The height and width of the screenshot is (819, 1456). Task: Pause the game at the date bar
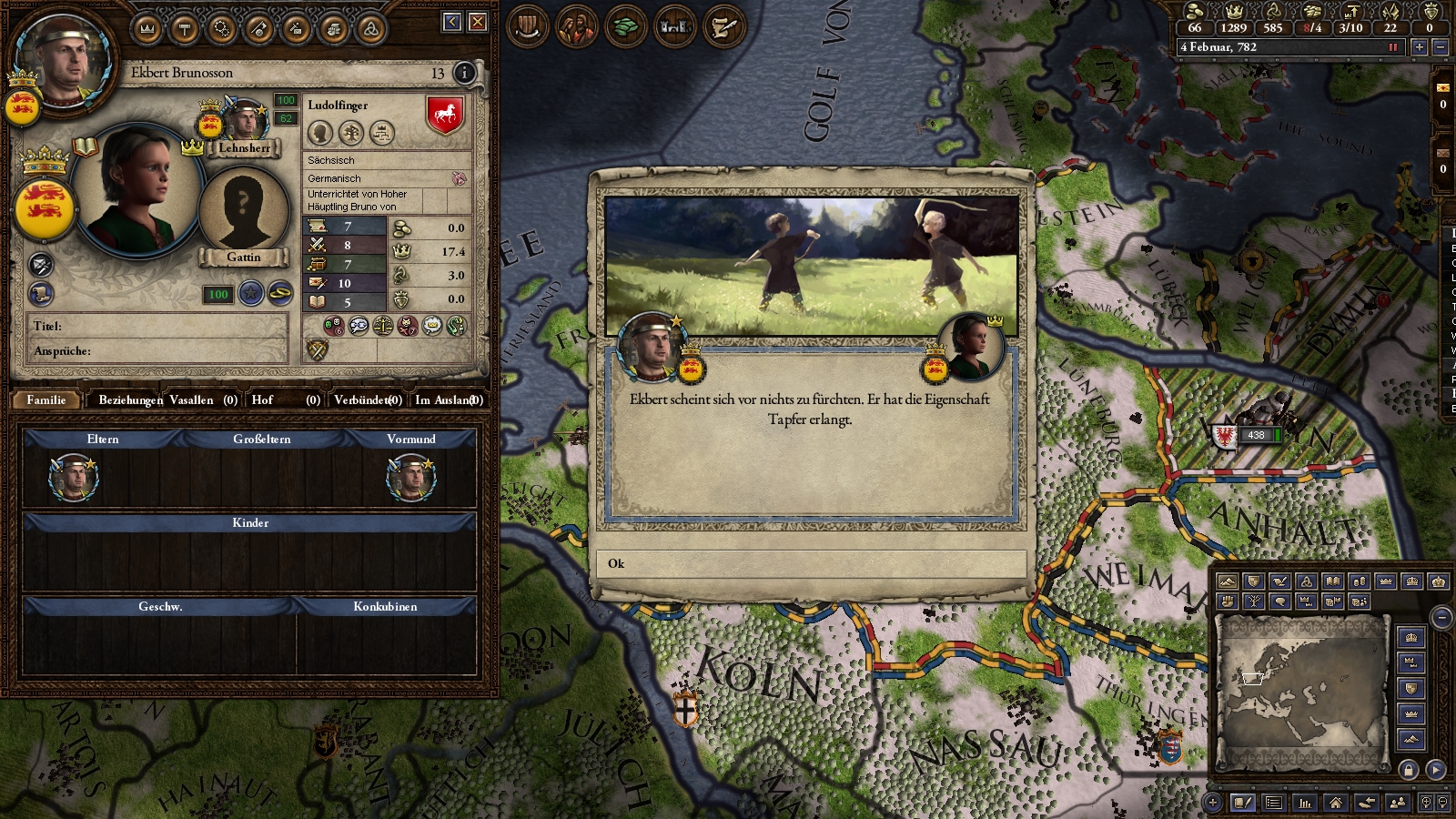click(x=1392, y=46)
